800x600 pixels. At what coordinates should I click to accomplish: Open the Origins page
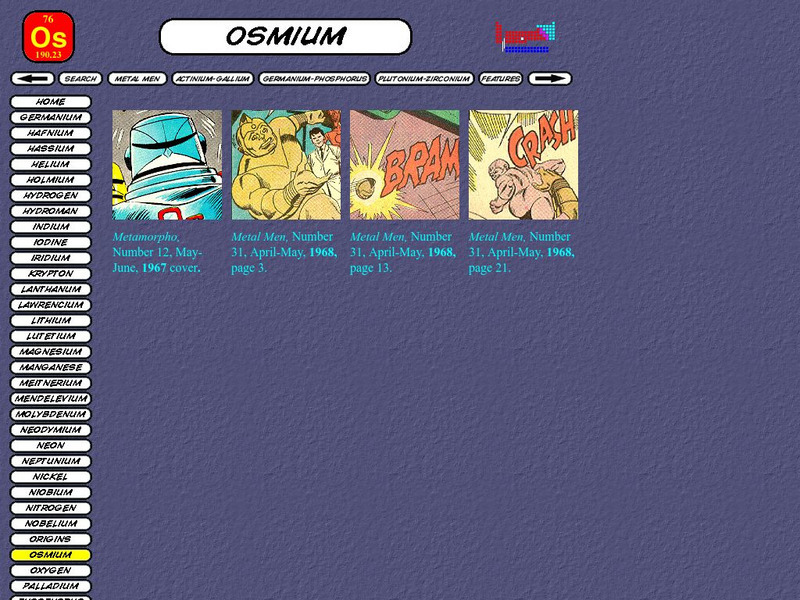point(50,539)
